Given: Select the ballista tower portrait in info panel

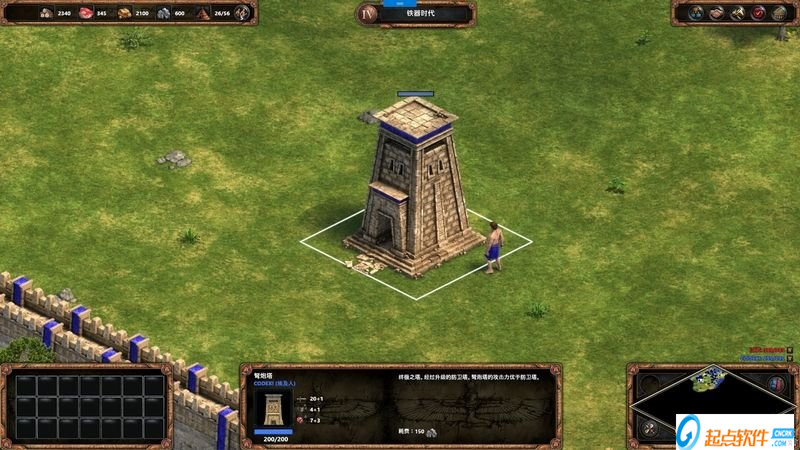Looking at the screenshot, I should tap(273, 409).
